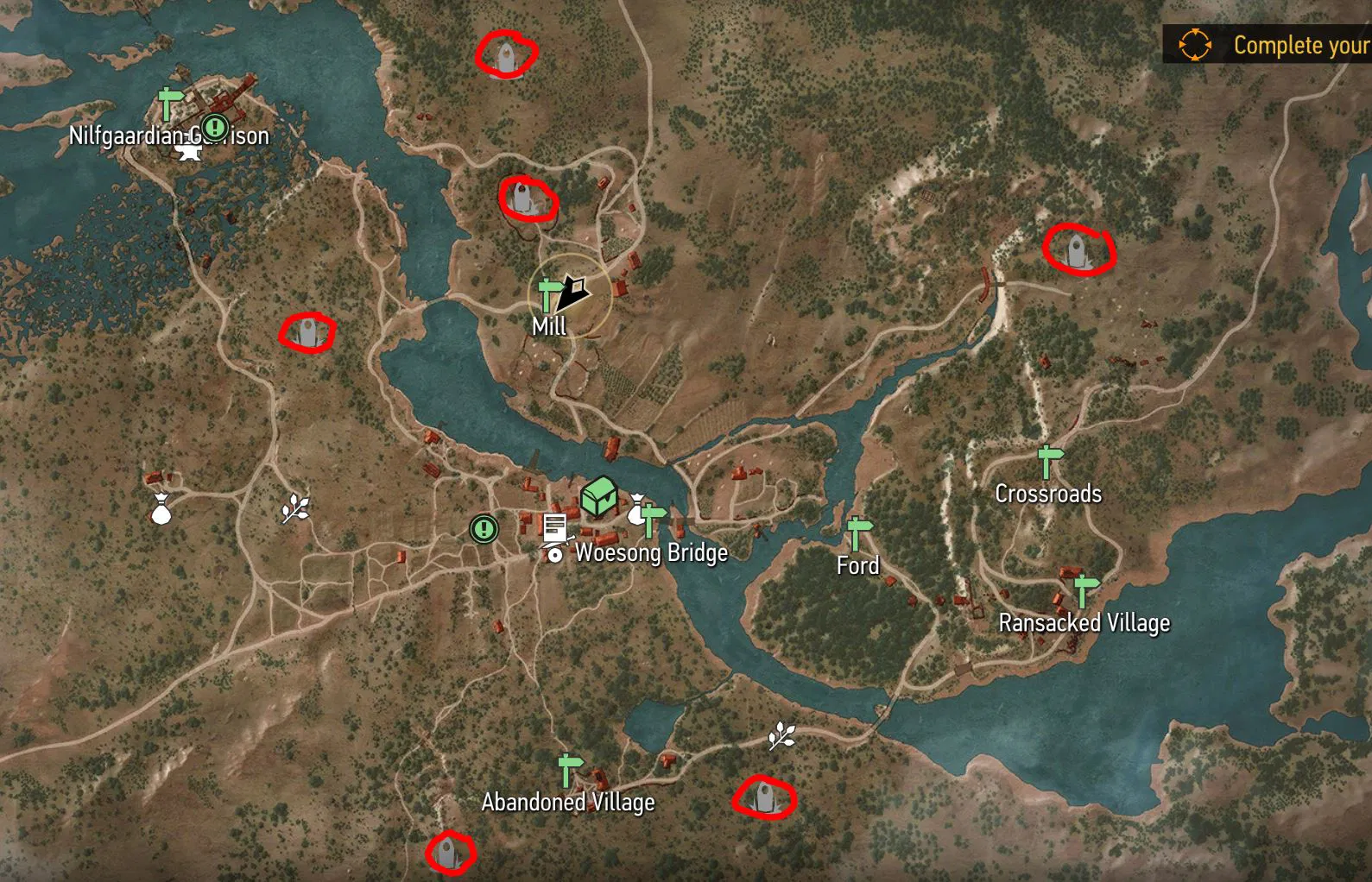1372x882 pixels.
Task: Click the circled obelisk at the top of the map
Action: point(506,56)
